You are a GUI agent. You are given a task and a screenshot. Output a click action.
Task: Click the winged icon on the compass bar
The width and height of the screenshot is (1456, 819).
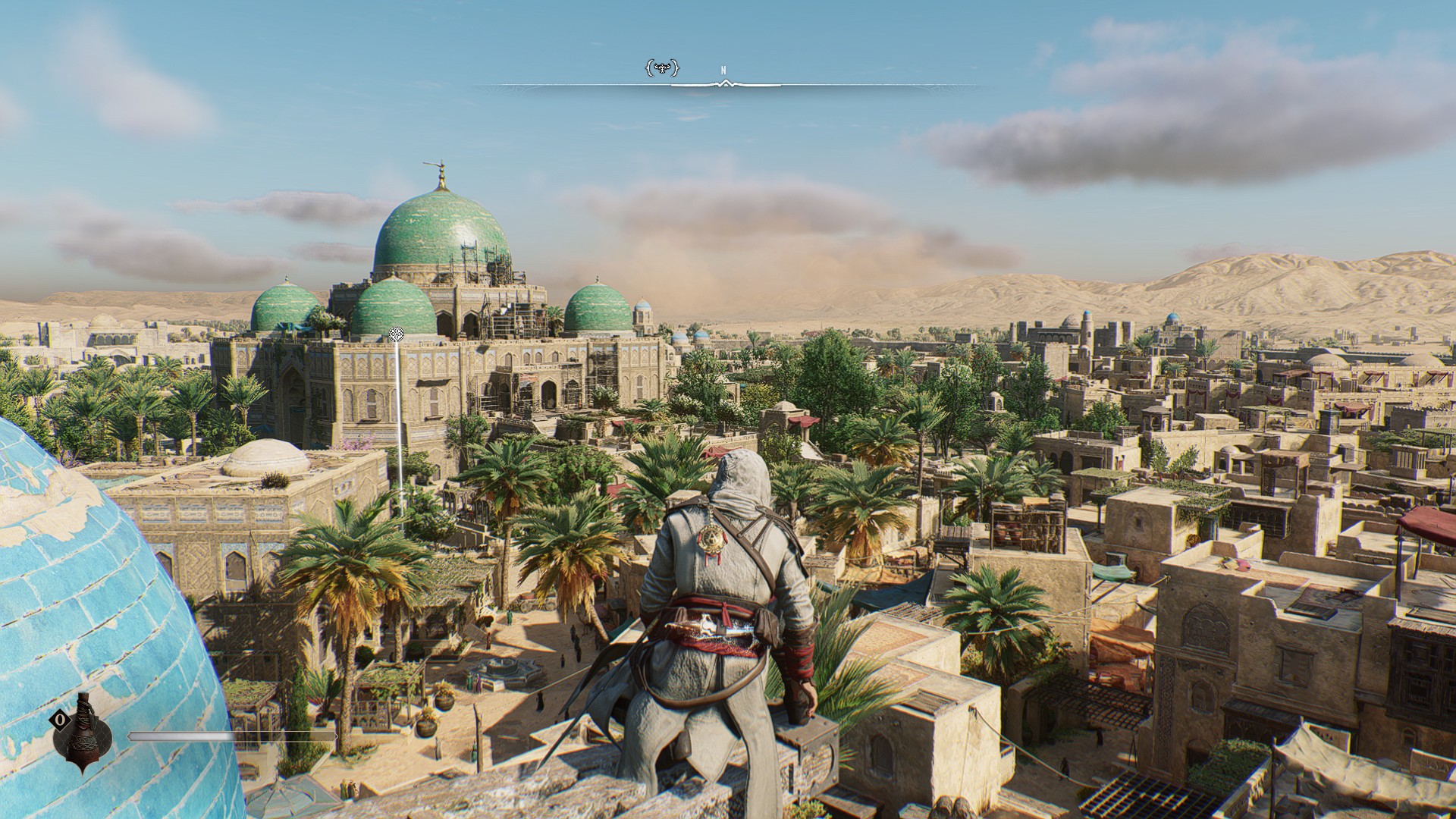661,69
